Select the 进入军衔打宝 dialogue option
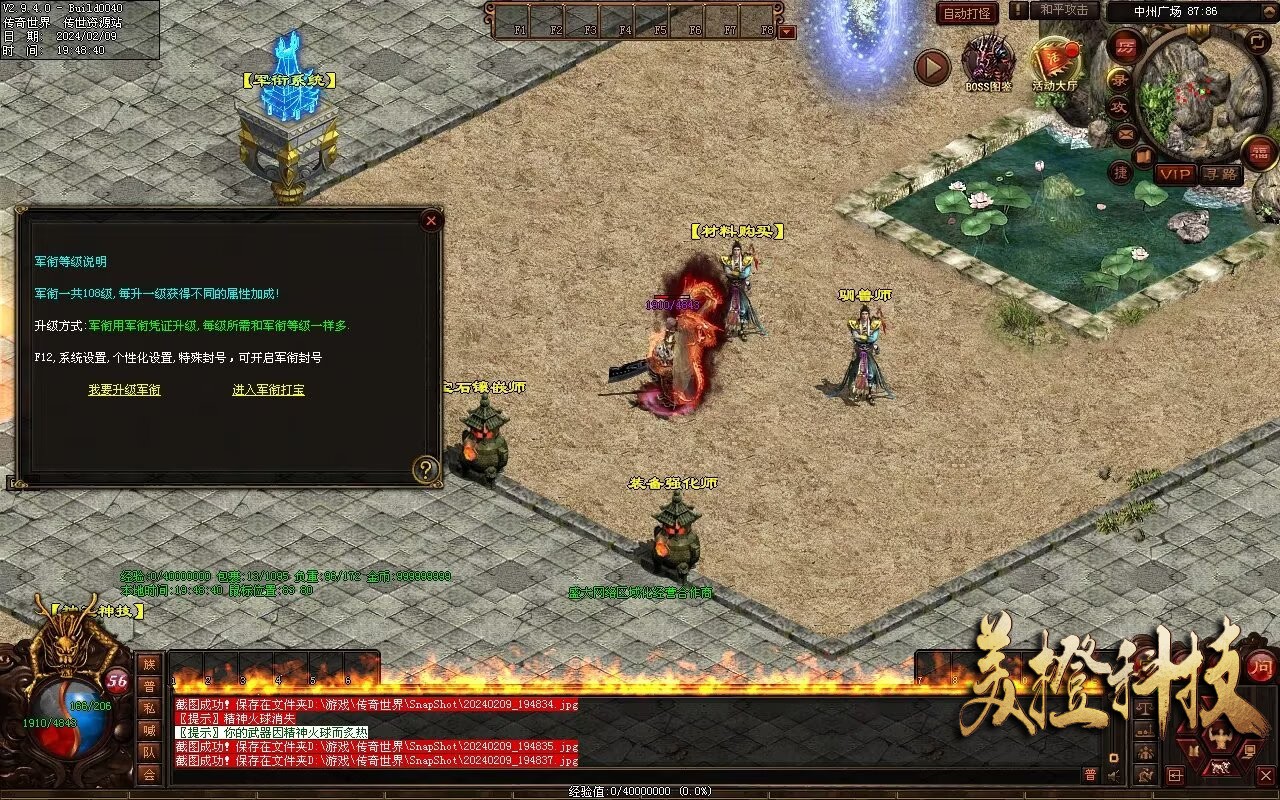1280x800 pixels. click(x=268, y=390)
